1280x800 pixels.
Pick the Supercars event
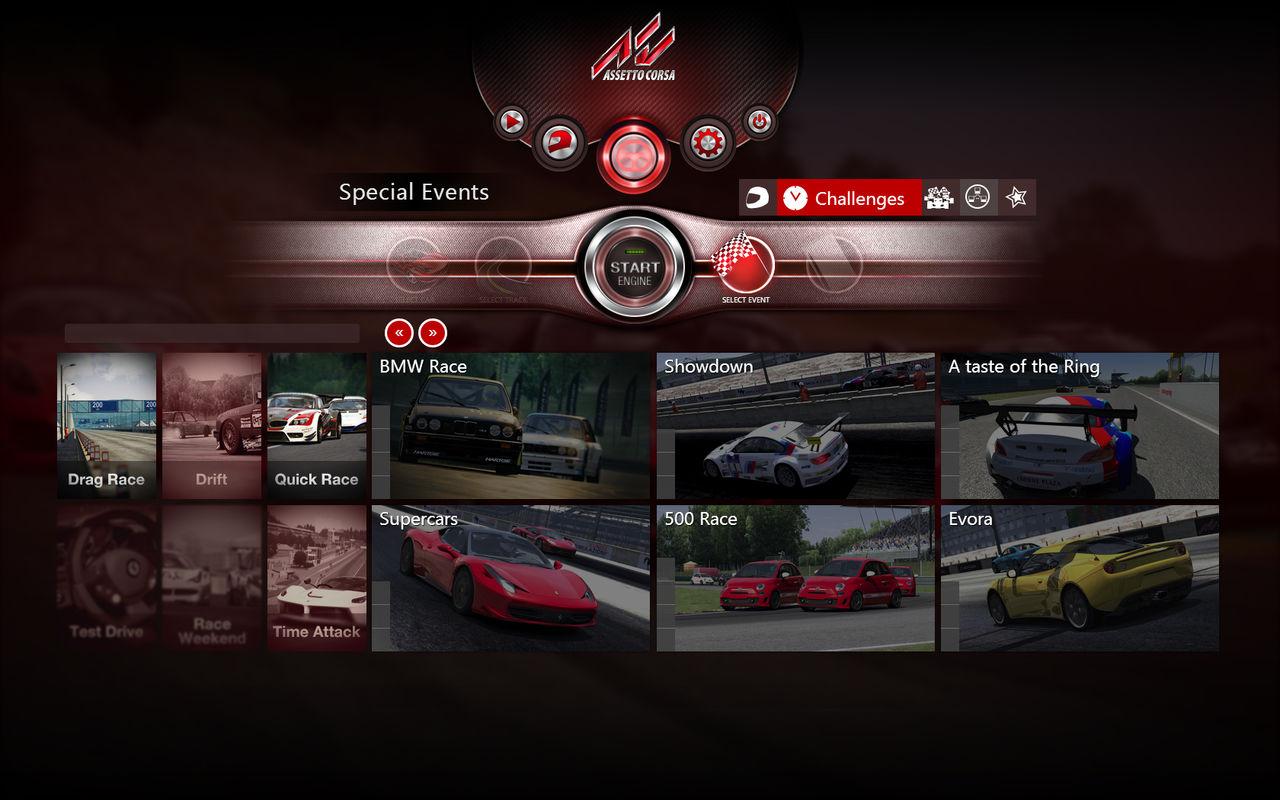tap(511, 579)
